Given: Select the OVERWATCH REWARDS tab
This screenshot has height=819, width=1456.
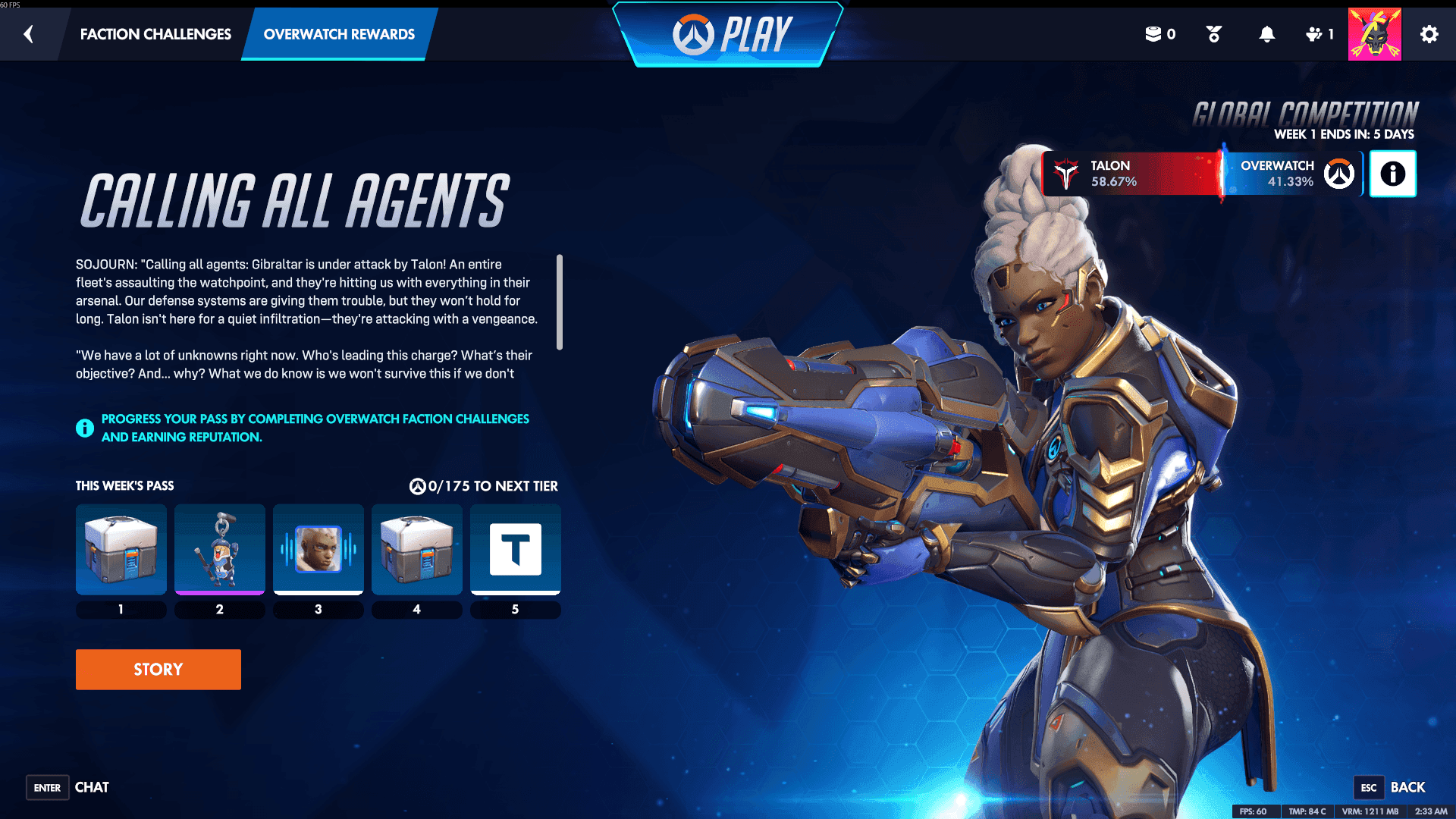Looking at the screenshot, I should click(338, 34).
